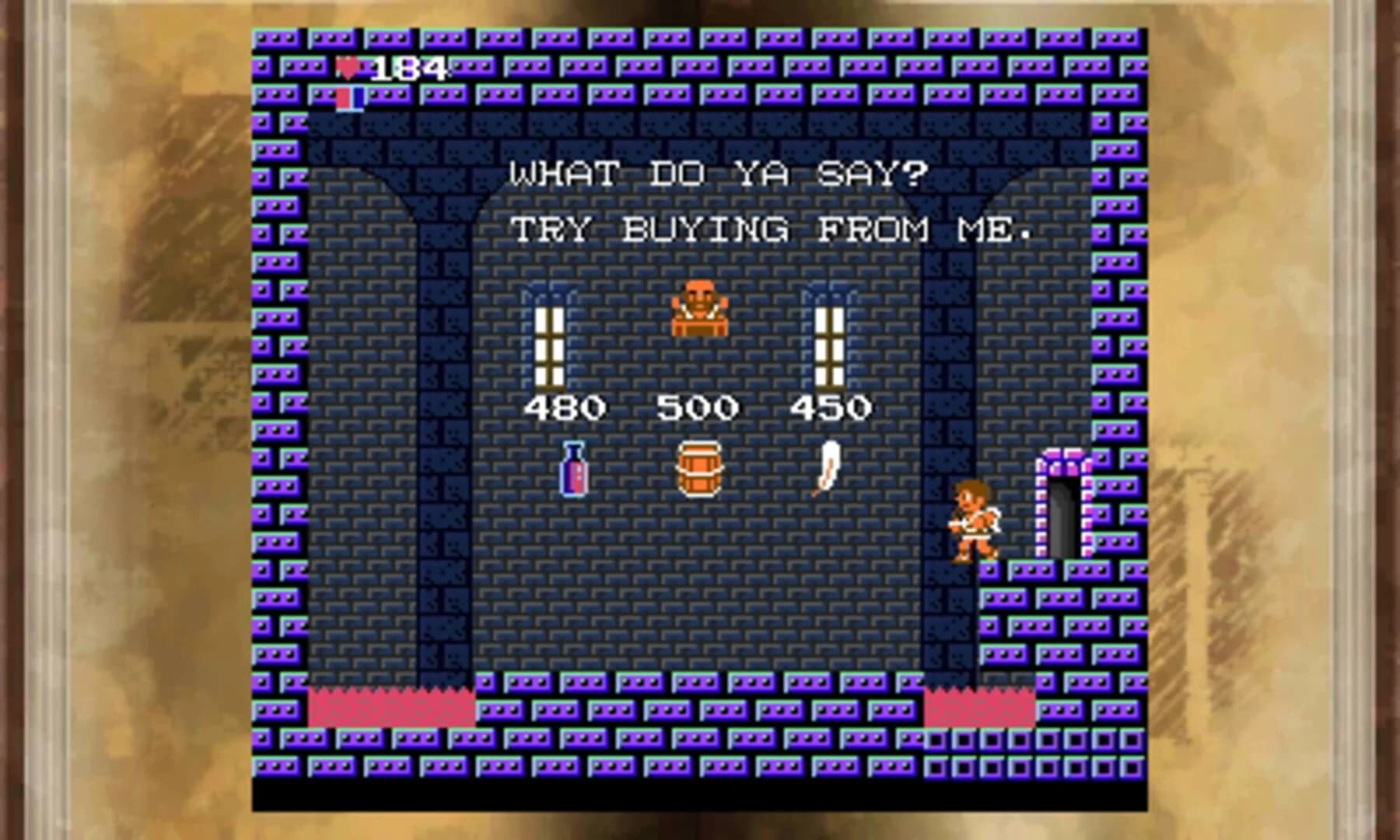Click the heart counter showing 184
This screenshot has height=840, width=1400.
(404, 68)
